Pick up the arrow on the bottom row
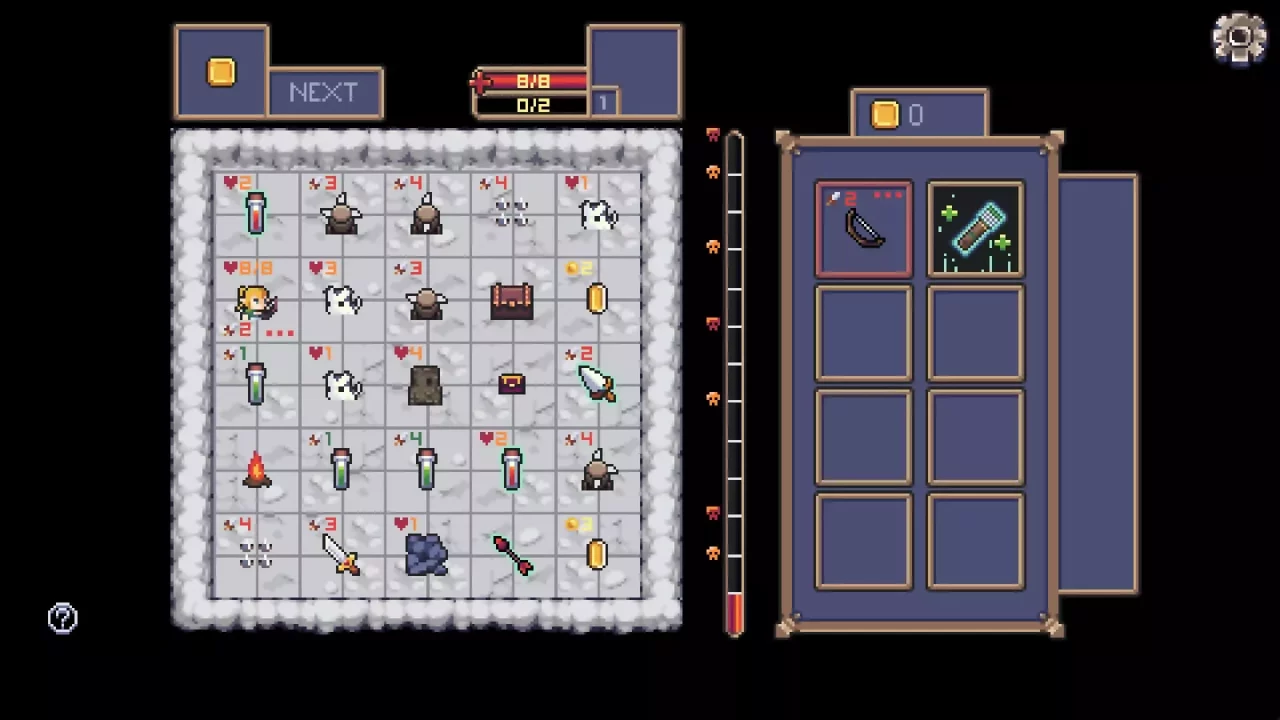The image size is (1280, 720). (512, 555)
